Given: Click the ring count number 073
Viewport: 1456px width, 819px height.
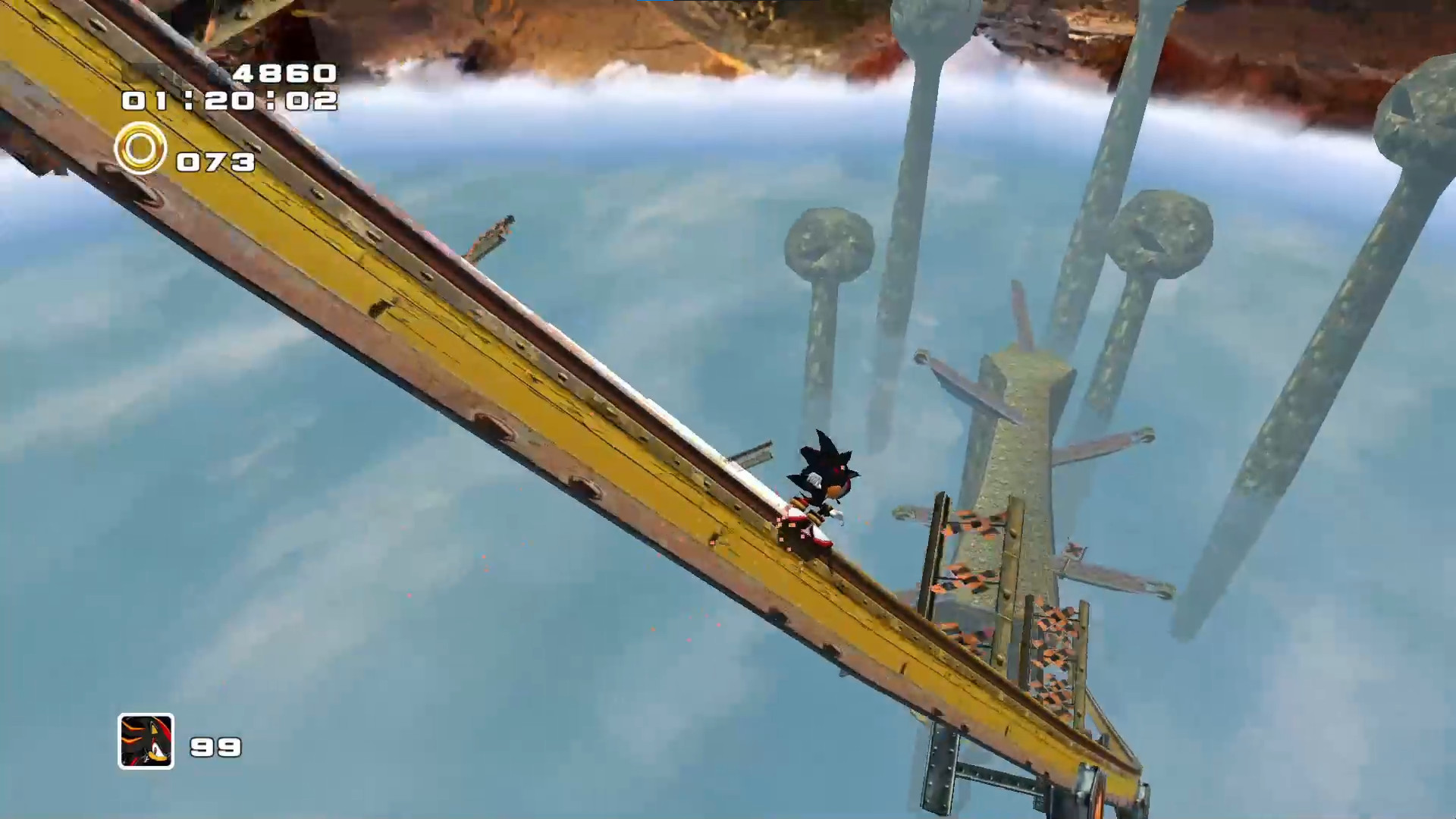Looking at the screenshot, I should pos(215,160).
